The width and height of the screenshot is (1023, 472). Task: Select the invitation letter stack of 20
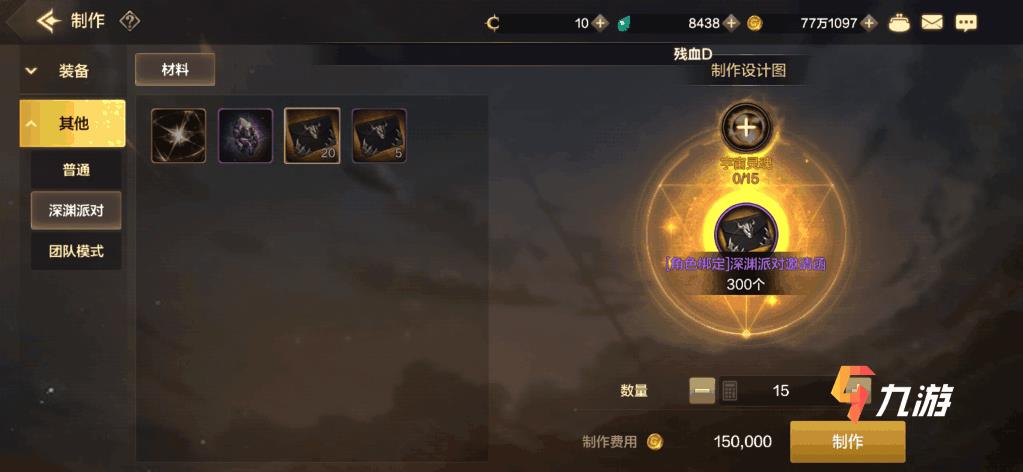point(312,136)
